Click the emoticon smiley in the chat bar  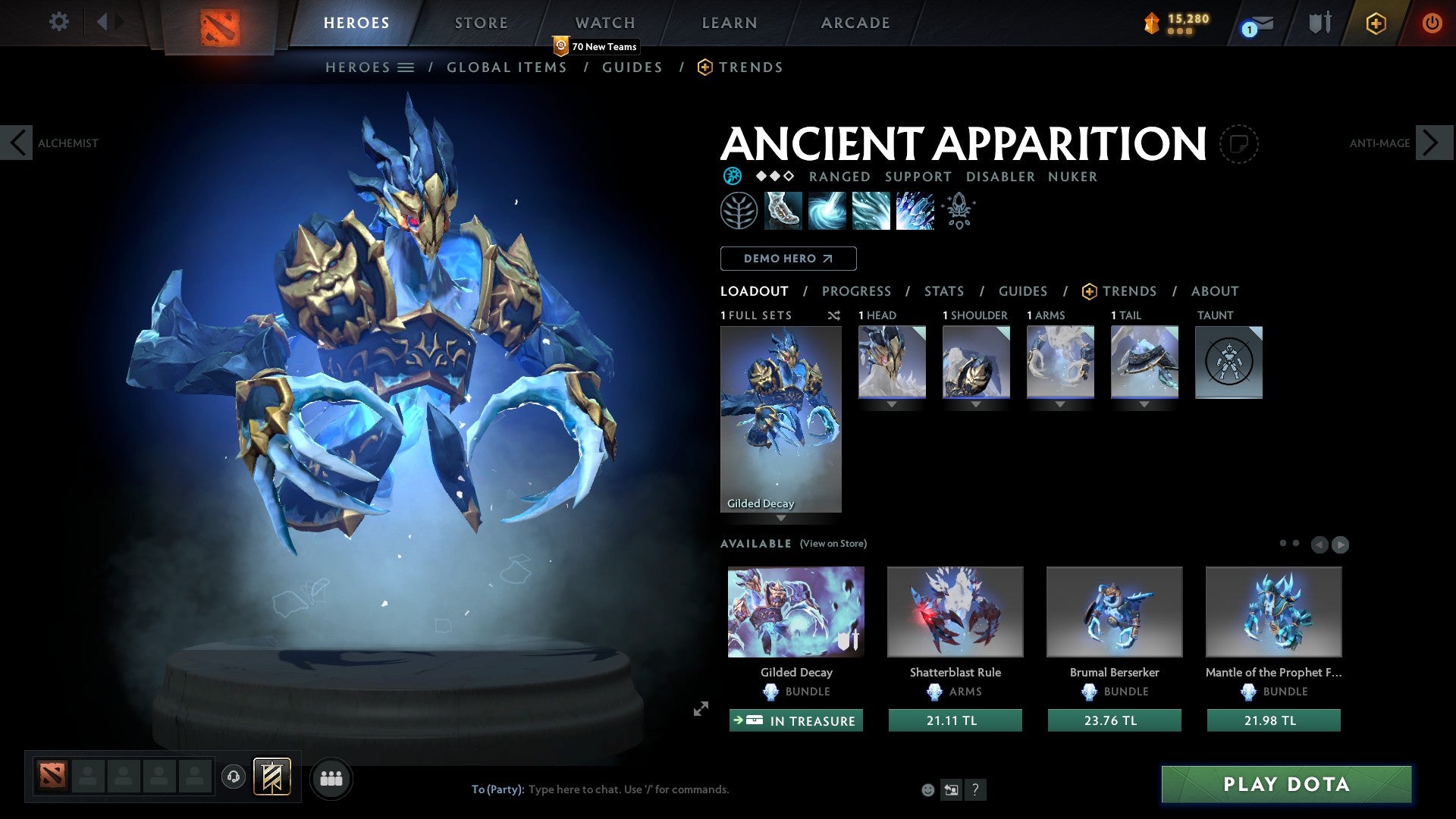(x=927, y=789)
